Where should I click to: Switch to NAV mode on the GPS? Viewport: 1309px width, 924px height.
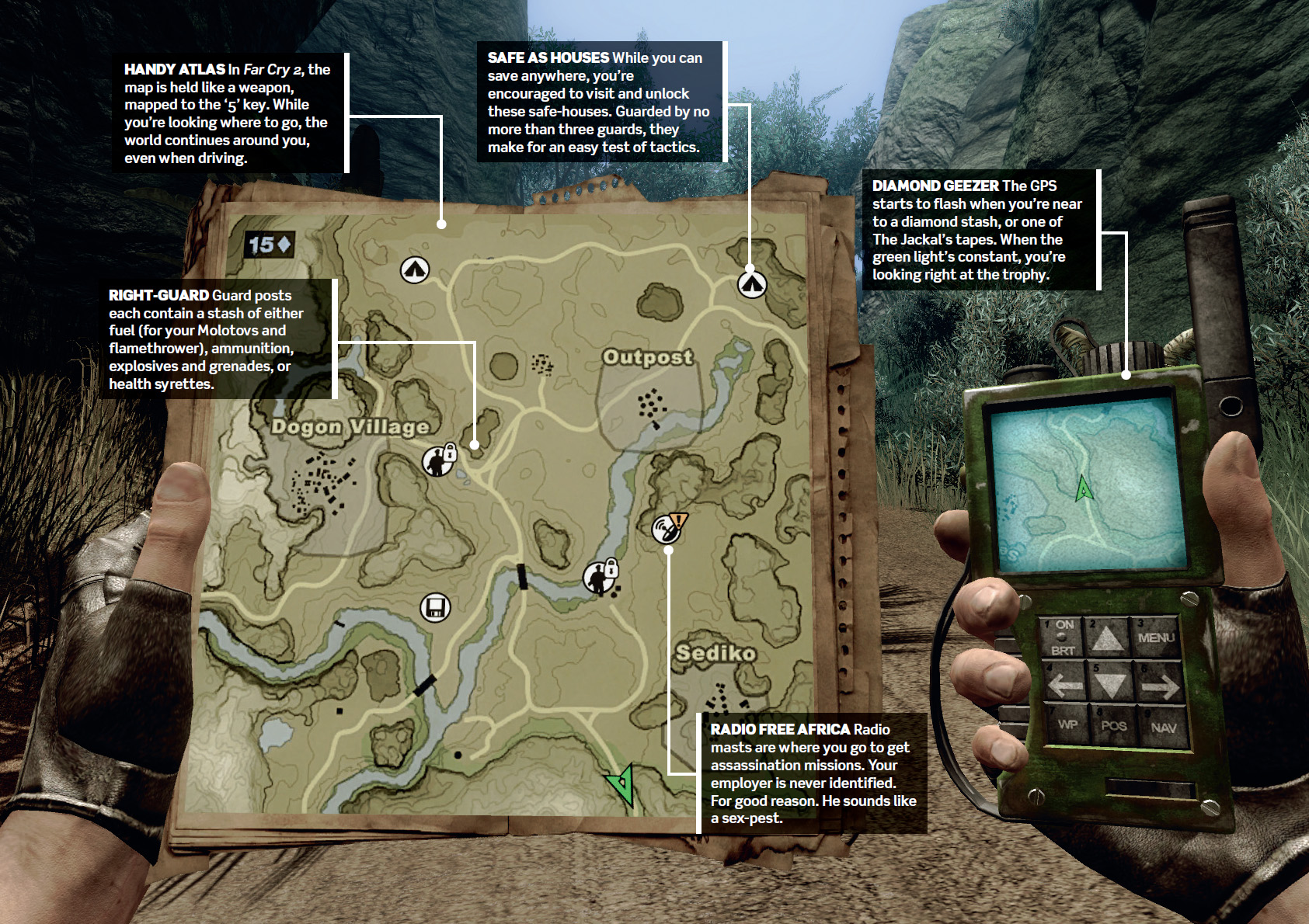[x=1163, y=727]
